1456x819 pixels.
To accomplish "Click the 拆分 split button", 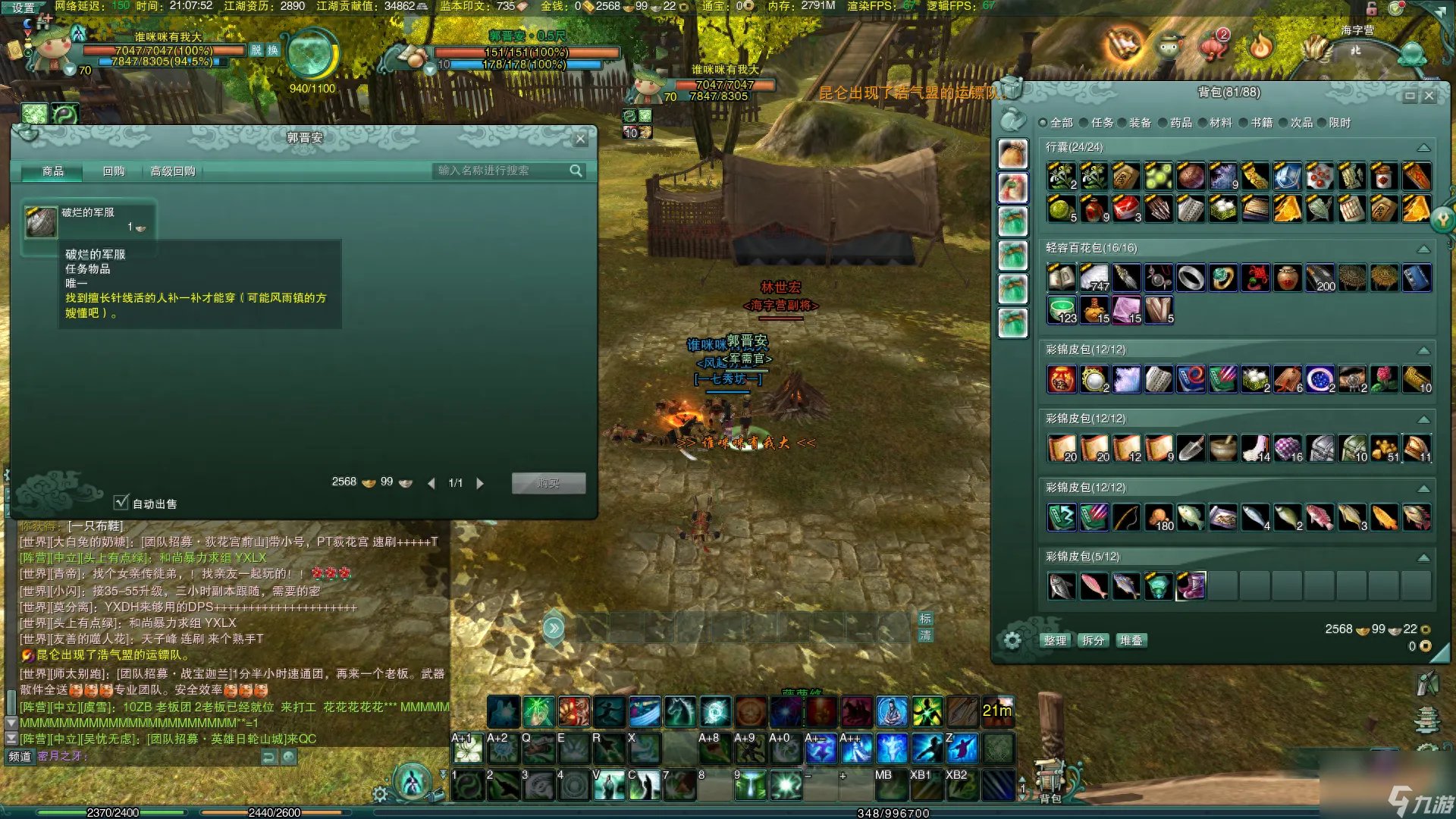I will click(x=1093, y=640).
